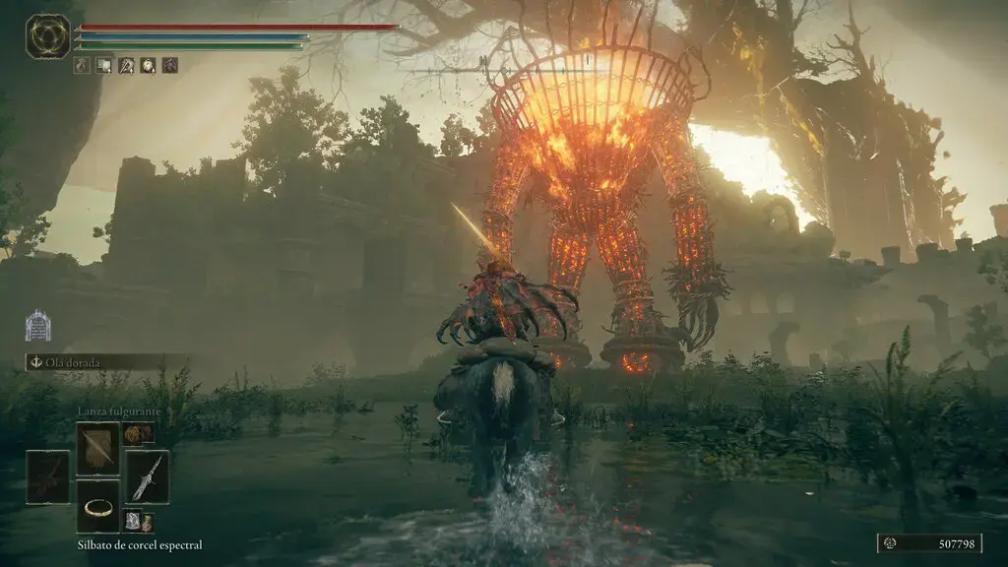Select the left-hand weapon slot
Screen dimensions: 1008x567
point(48,477)
